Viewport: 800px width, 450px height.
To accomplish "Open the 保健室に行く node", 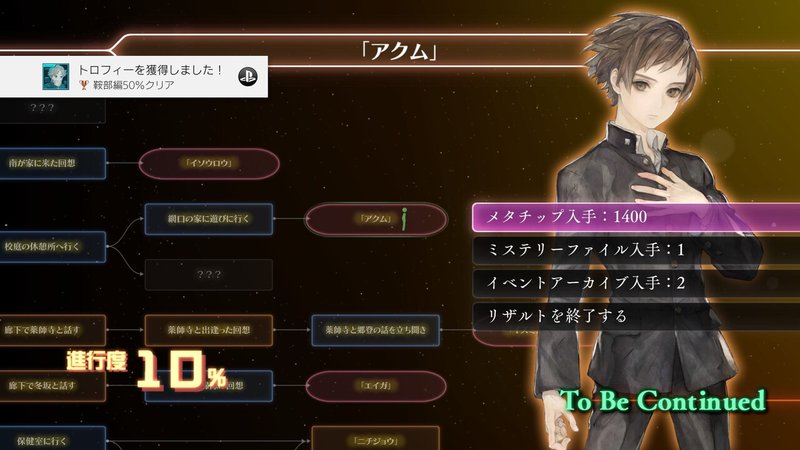I will coord(53,438).
